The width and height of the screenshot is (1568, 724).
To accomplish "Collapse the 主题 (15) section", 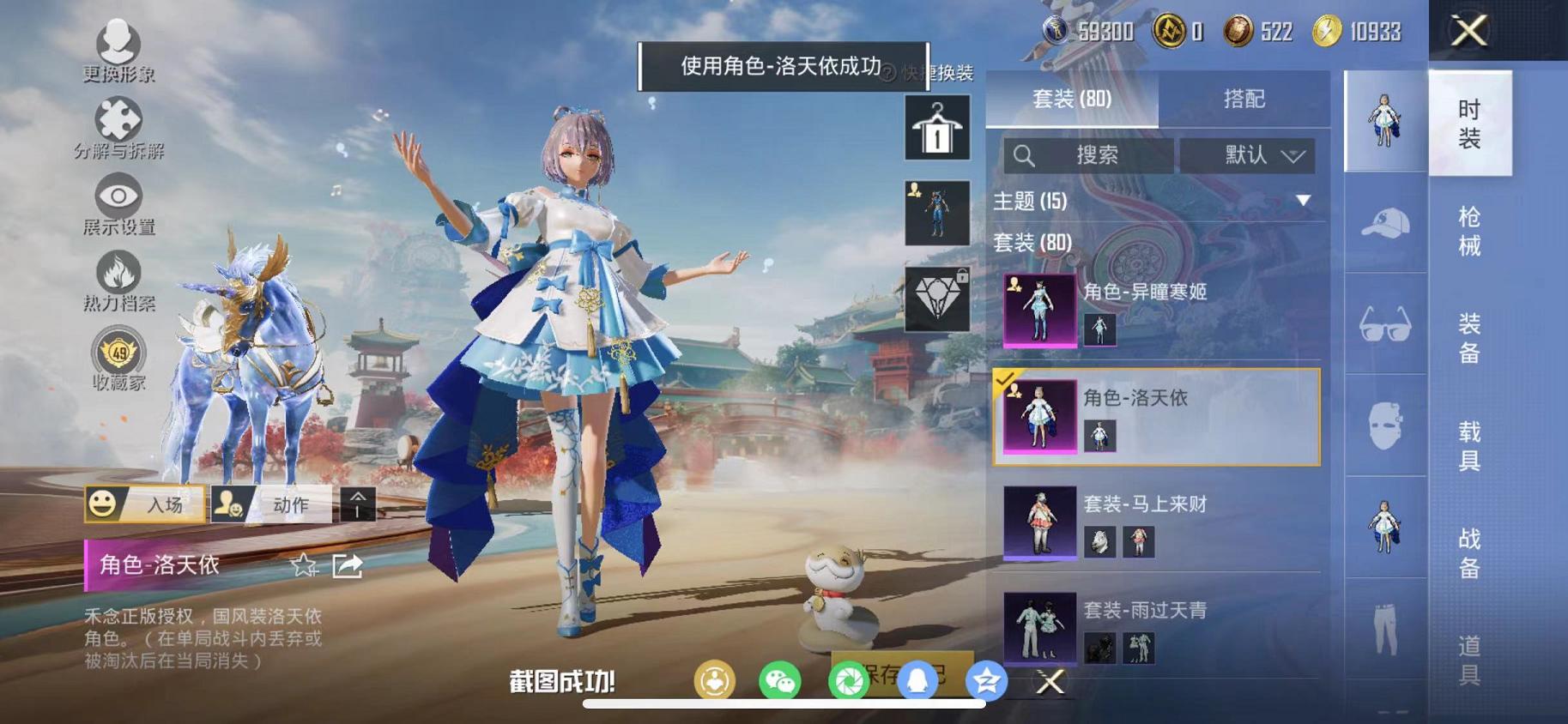I will (1304, 201).
